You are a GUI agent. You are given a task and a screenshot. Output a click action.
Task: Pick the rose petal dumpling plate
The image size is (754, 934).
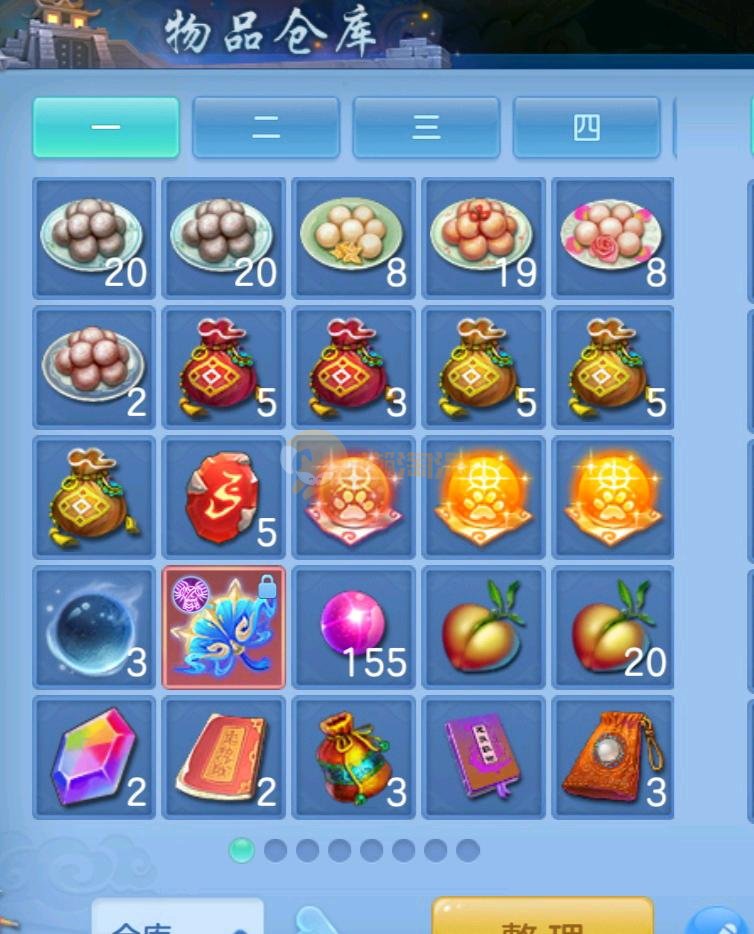(x=613, y=238)
